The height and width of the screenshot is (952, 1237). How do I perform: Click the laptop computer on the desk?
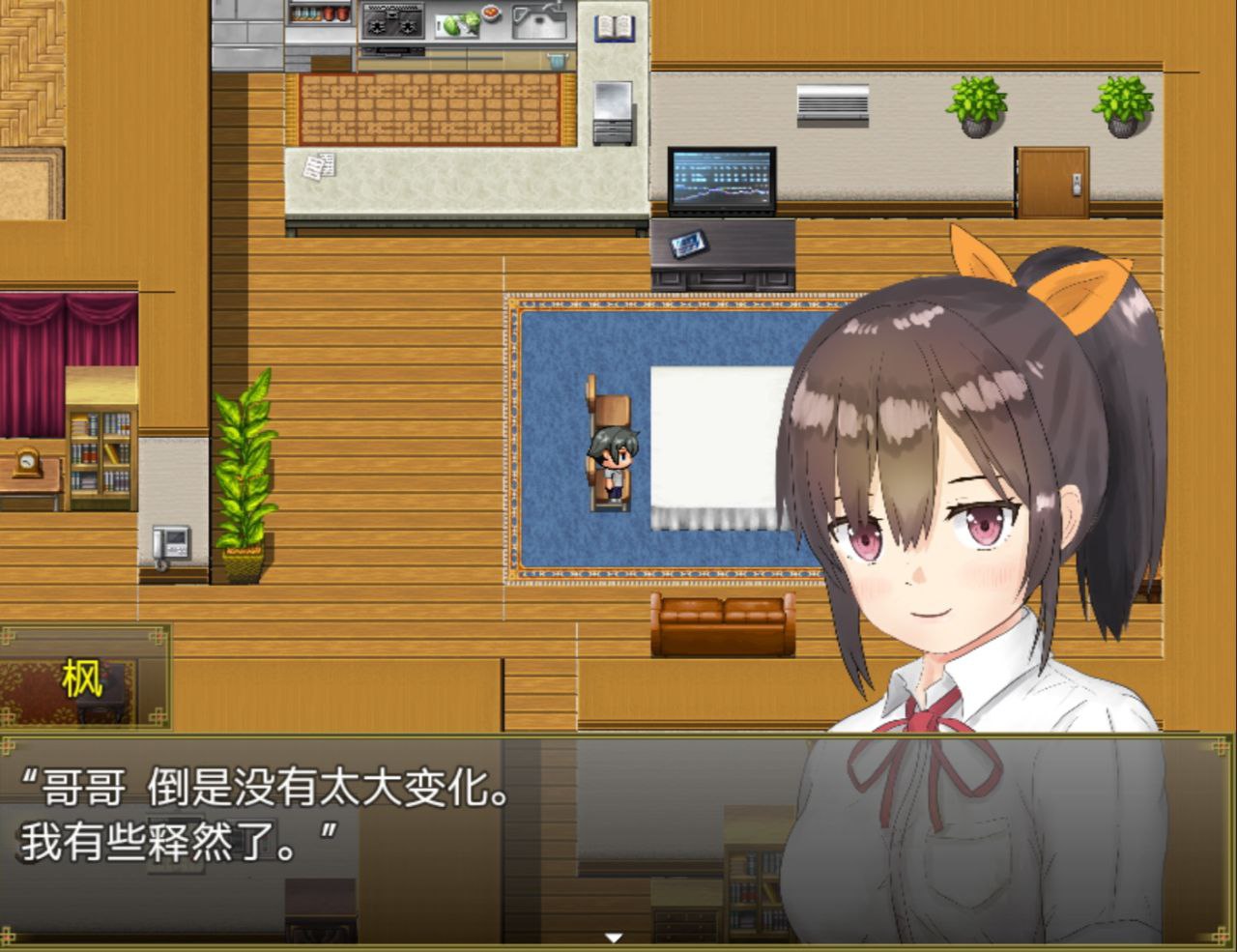click(721, 180)
